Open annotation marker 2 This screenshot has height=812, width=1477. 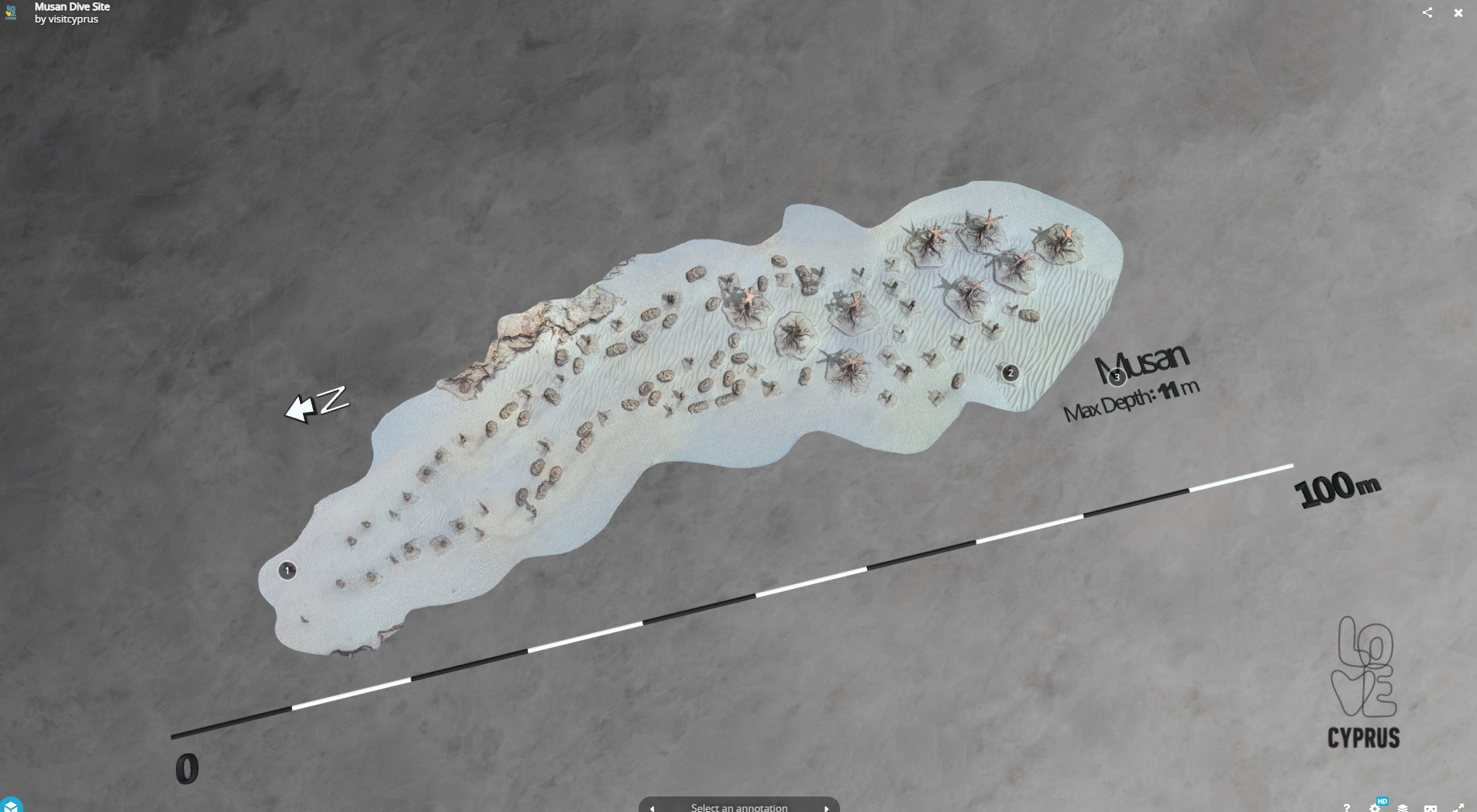point(1010,373)
